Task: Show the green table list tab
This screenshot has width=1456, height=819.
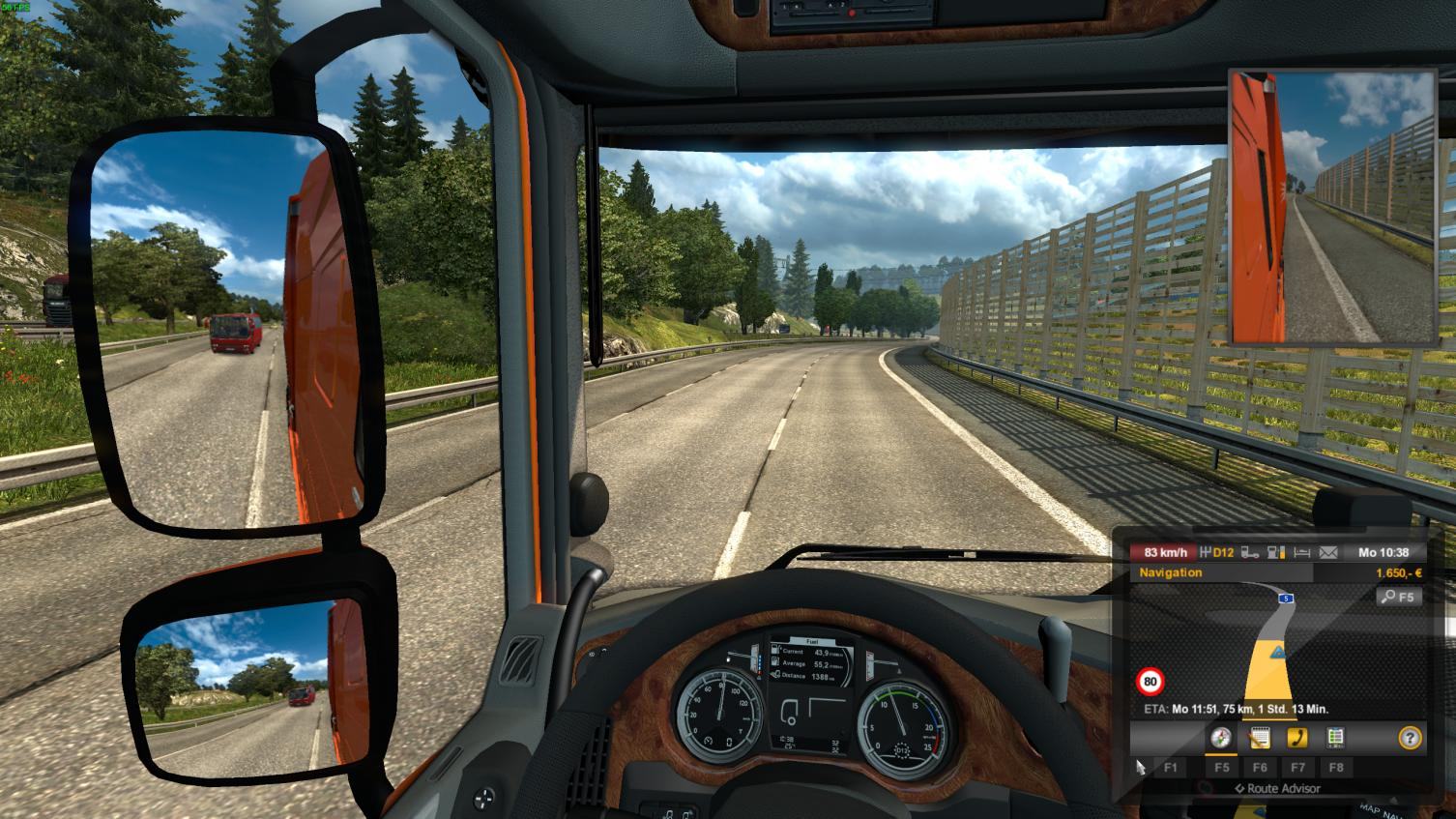Action: 1335,738
